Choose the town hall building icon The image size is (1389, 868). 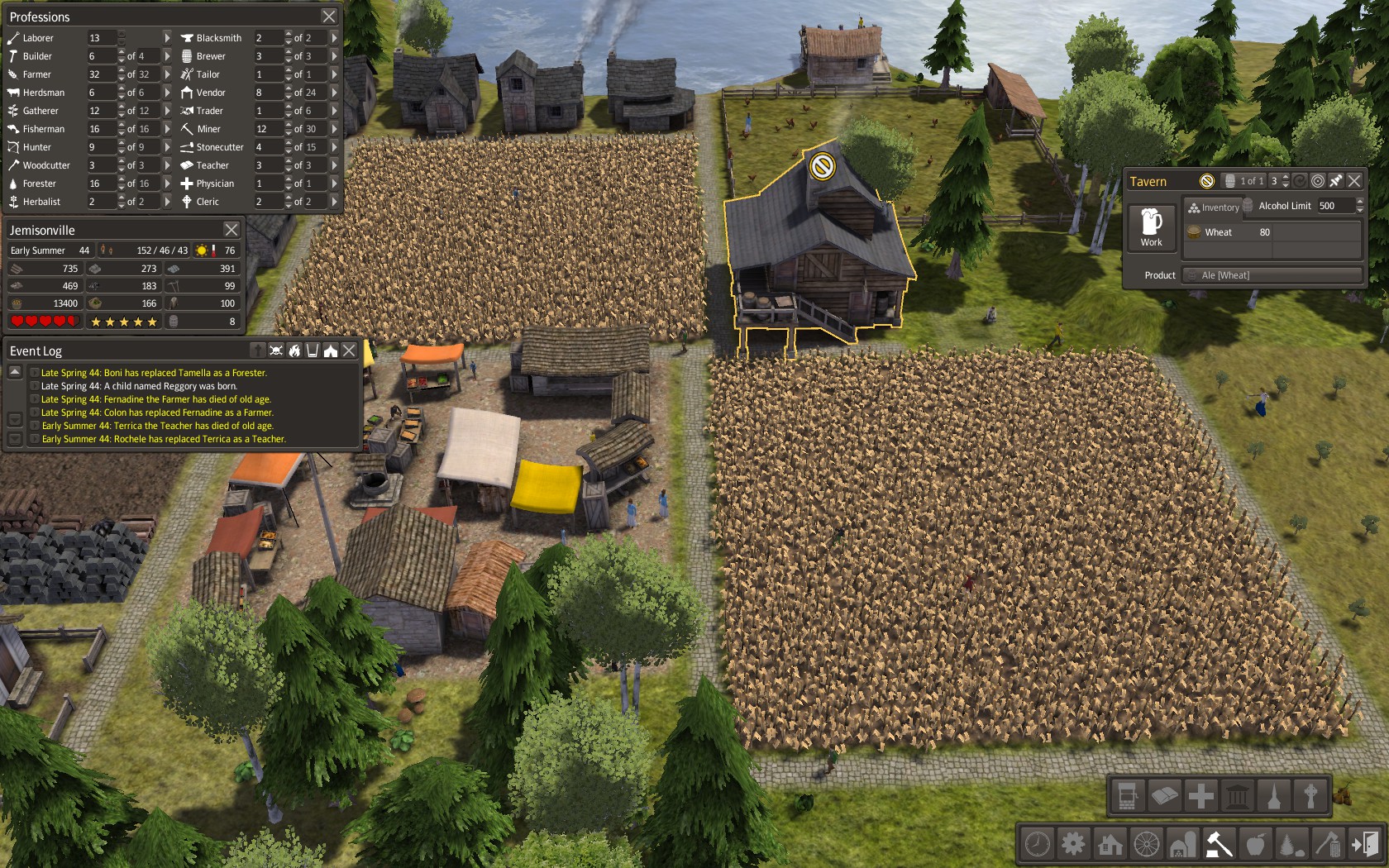[1238, 796]
